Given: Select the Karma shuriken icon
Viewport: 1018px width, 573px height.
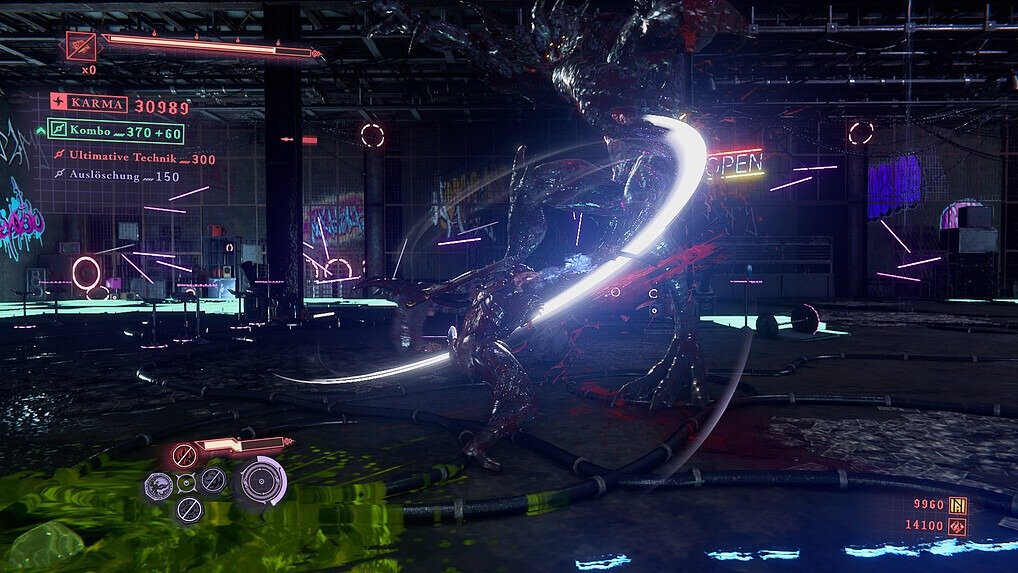Looking at the screenshot, I should (x=59, y=104).
